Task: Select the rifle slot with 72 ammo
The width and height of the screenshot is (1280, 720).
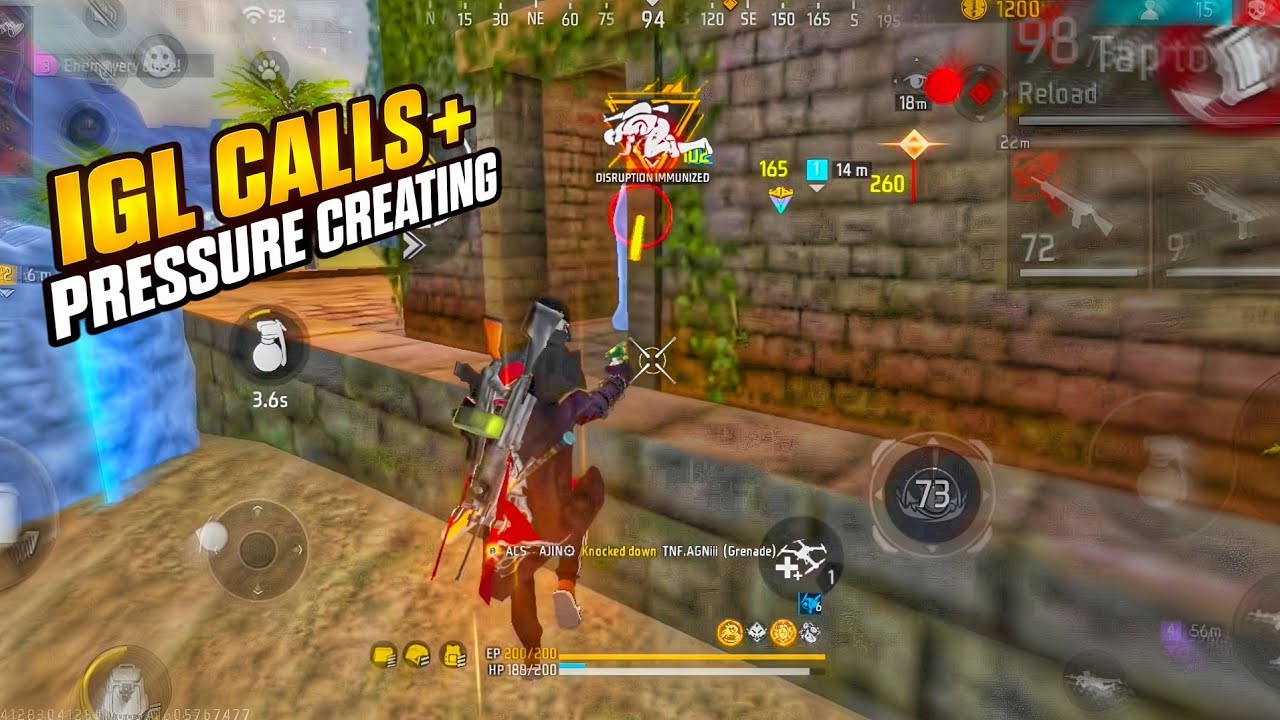Action: coord(1076,220)
